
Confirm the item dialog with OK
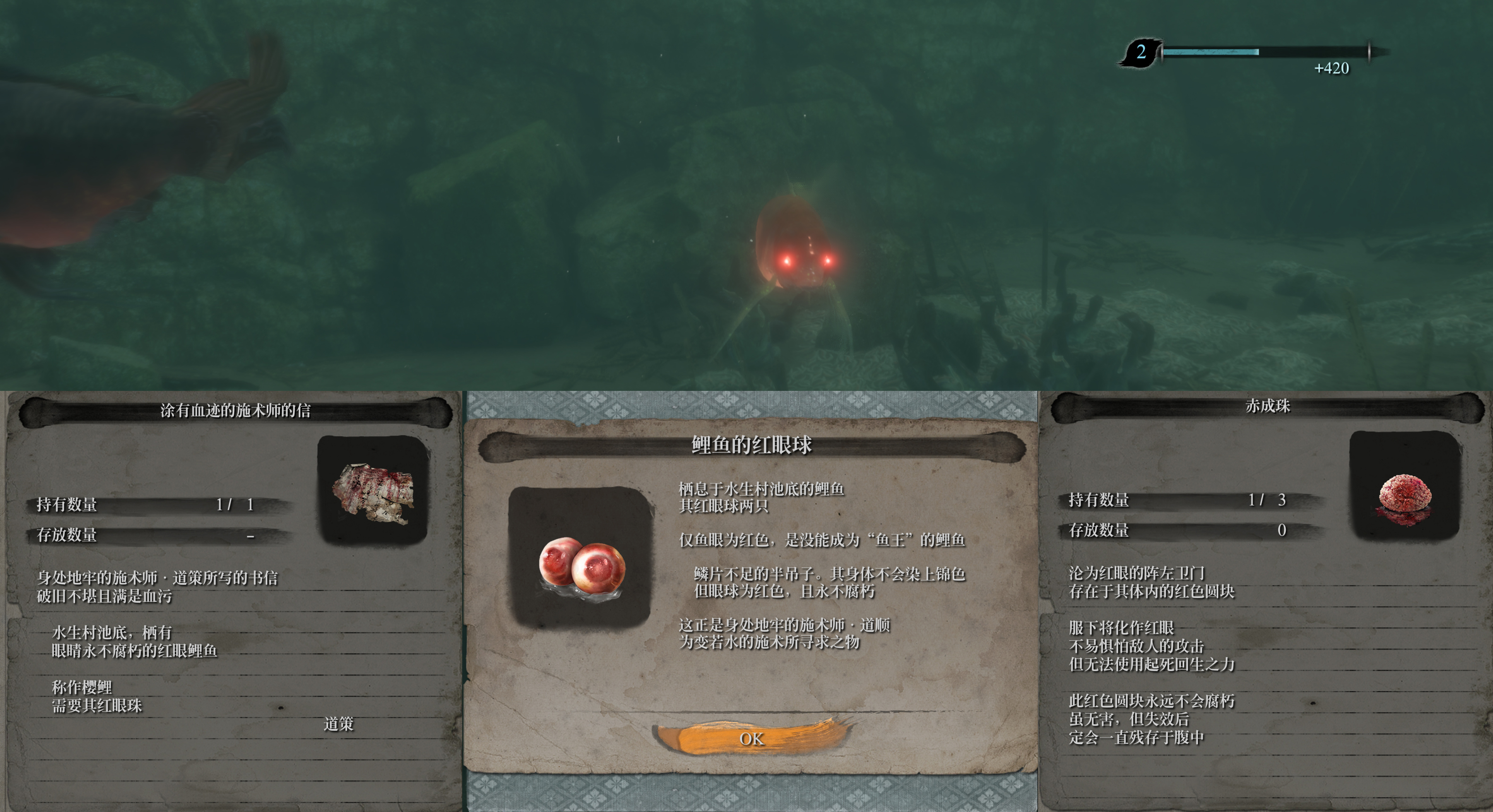click(x=751, y=738)
